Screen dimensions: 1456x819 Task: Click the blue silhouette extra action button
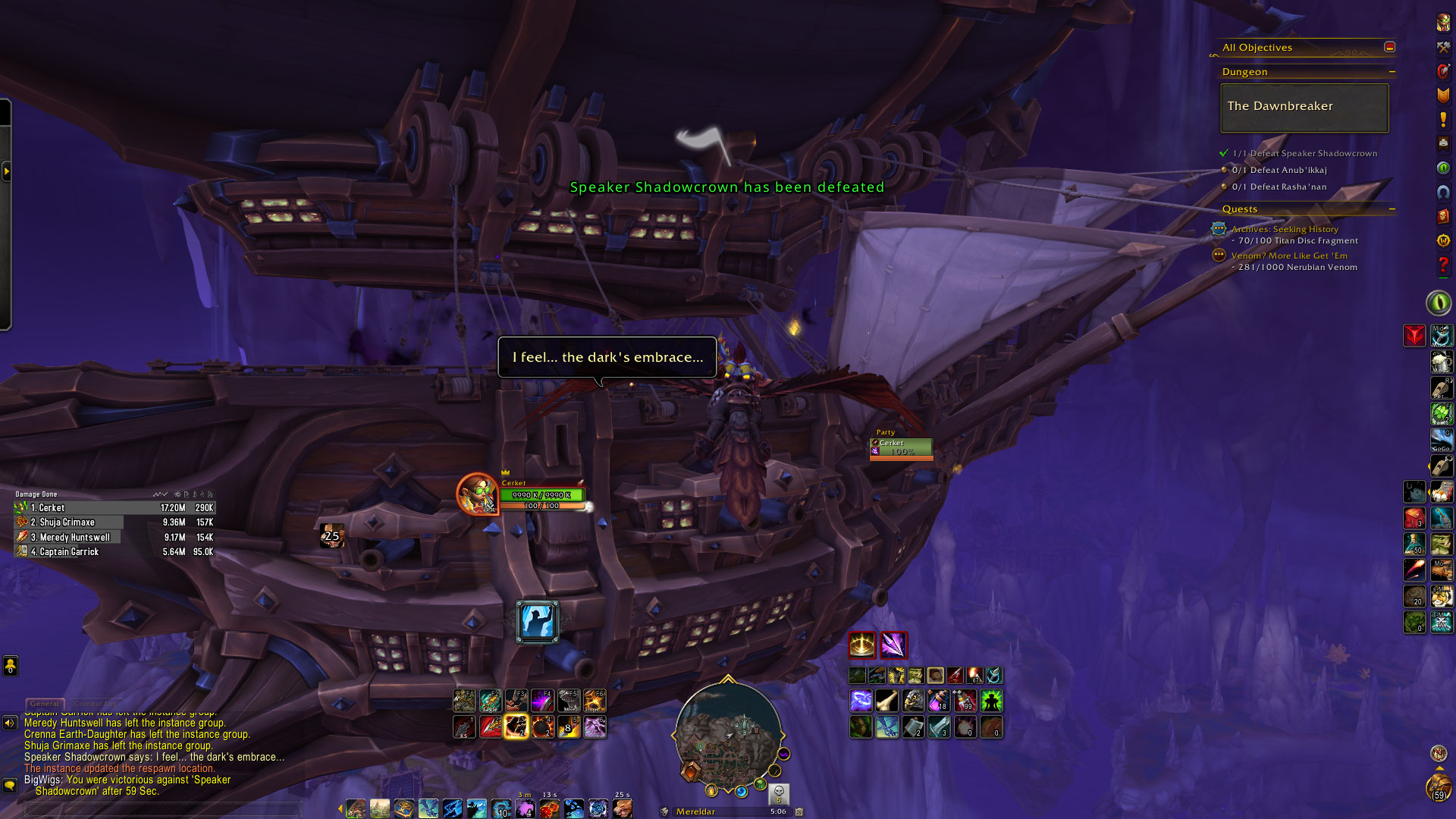coord(538,622)
